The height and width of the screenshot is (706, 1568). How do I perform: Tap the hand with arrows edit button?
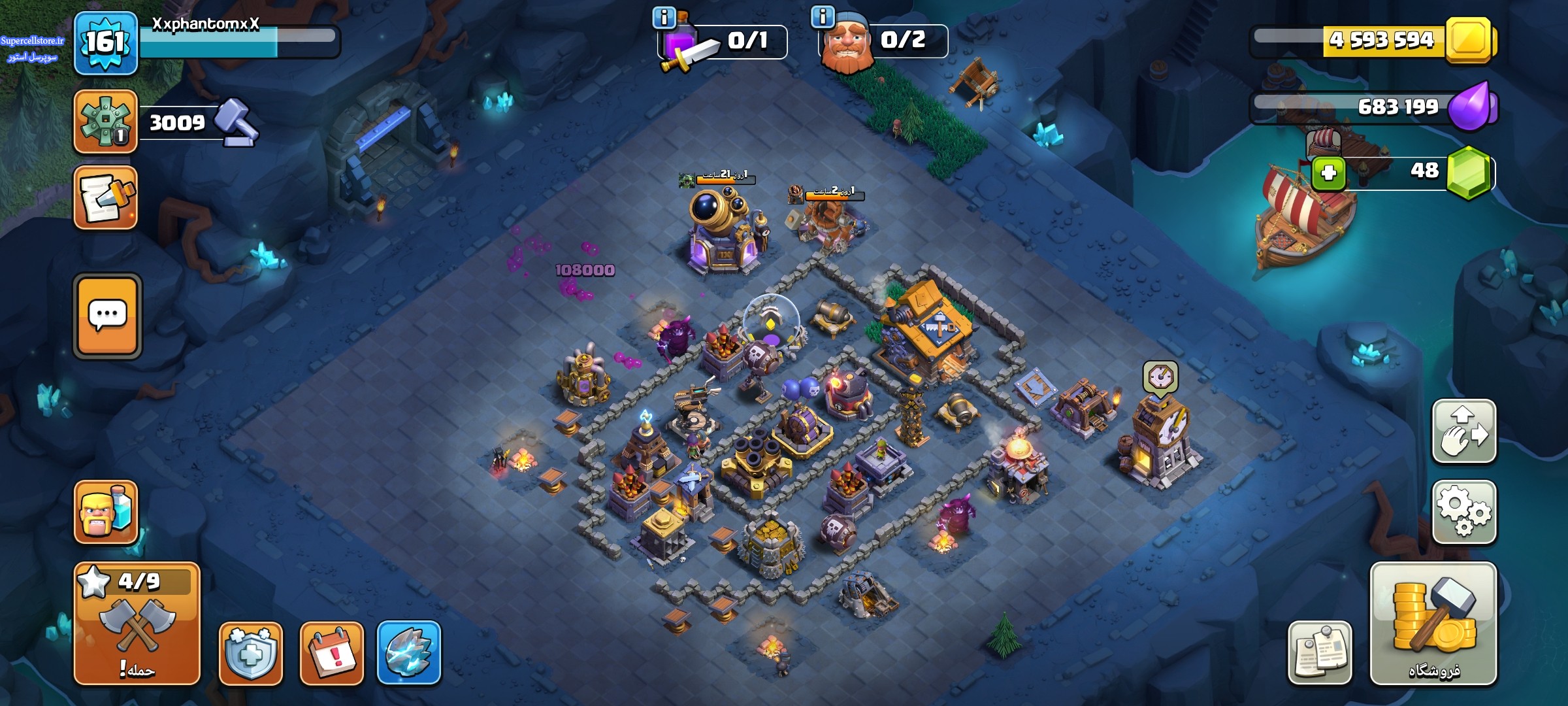tap(1463, 431)
